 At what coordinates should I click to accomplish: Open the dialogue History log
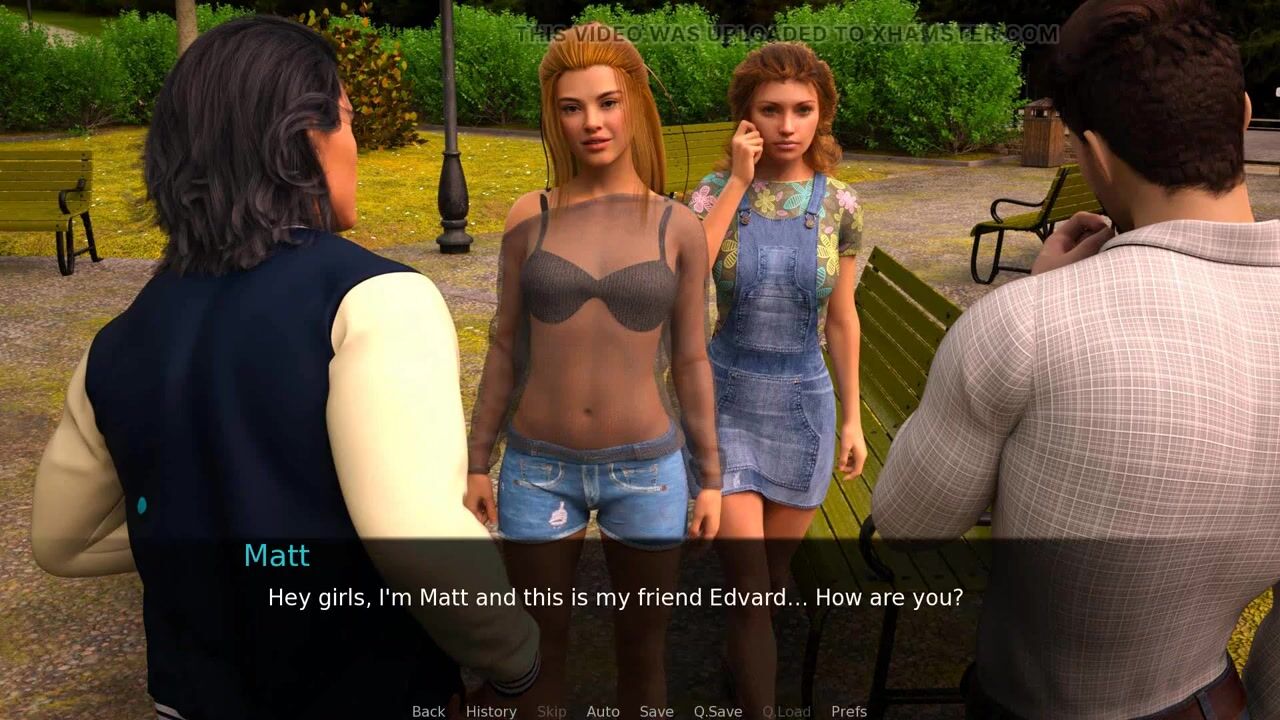[491, 711]
